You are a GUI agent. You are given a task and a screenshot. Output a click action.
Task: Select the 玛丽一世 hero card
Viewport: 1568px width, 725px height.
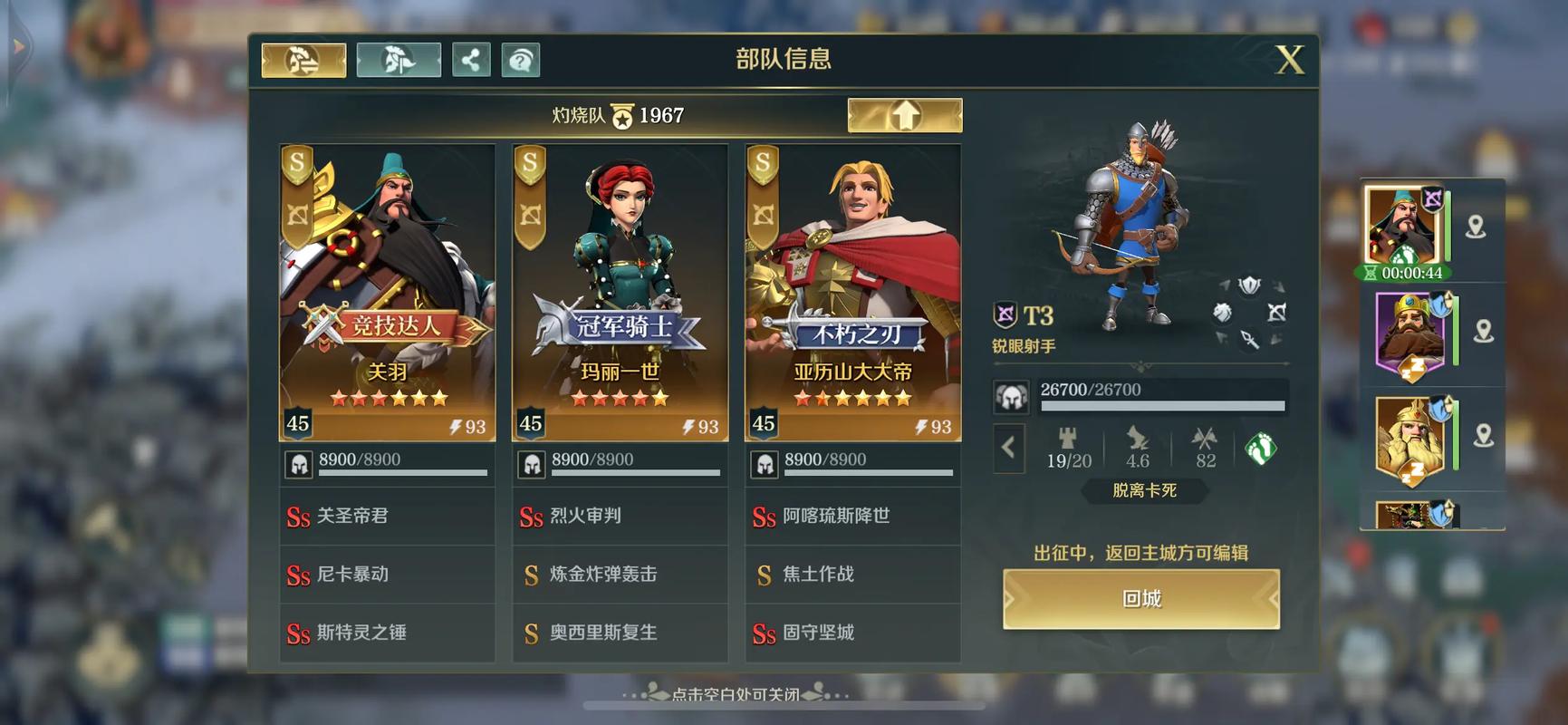(x=620, y=292)
